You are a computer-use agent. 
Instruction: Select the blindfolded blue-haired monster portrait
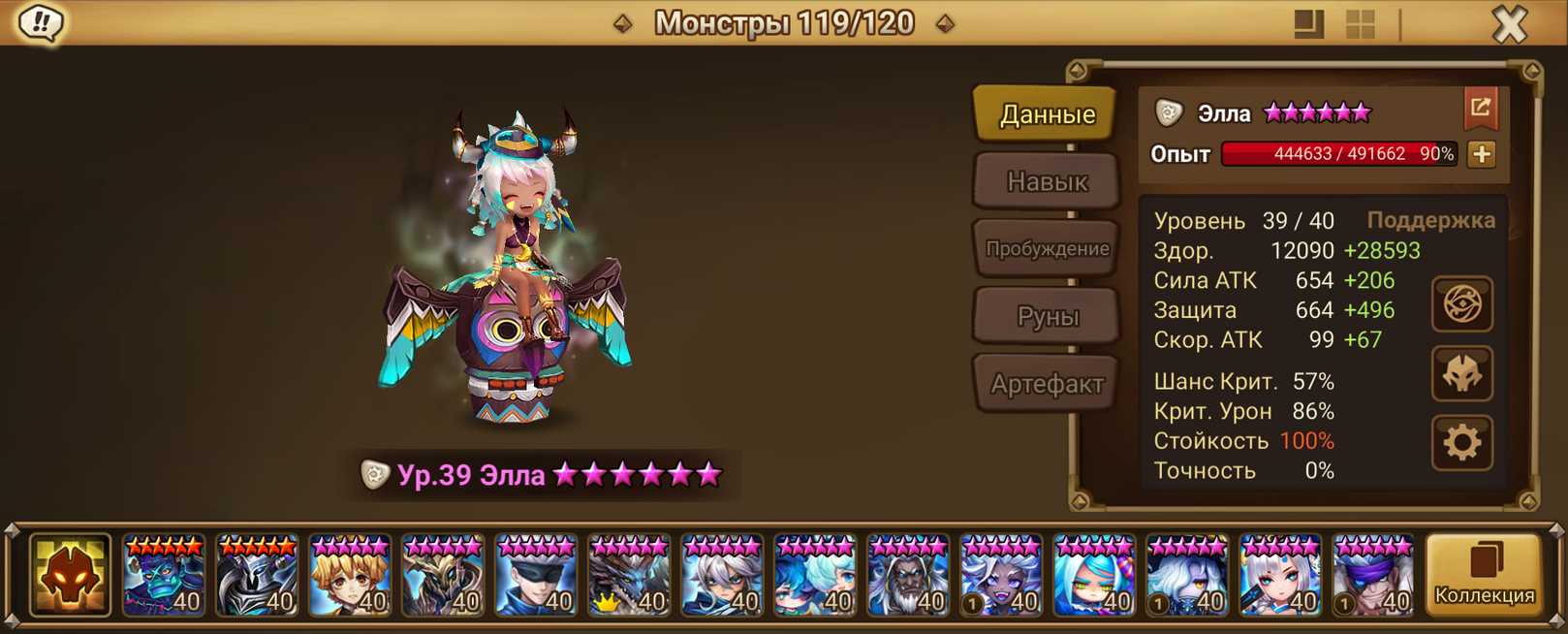point(536,577)
